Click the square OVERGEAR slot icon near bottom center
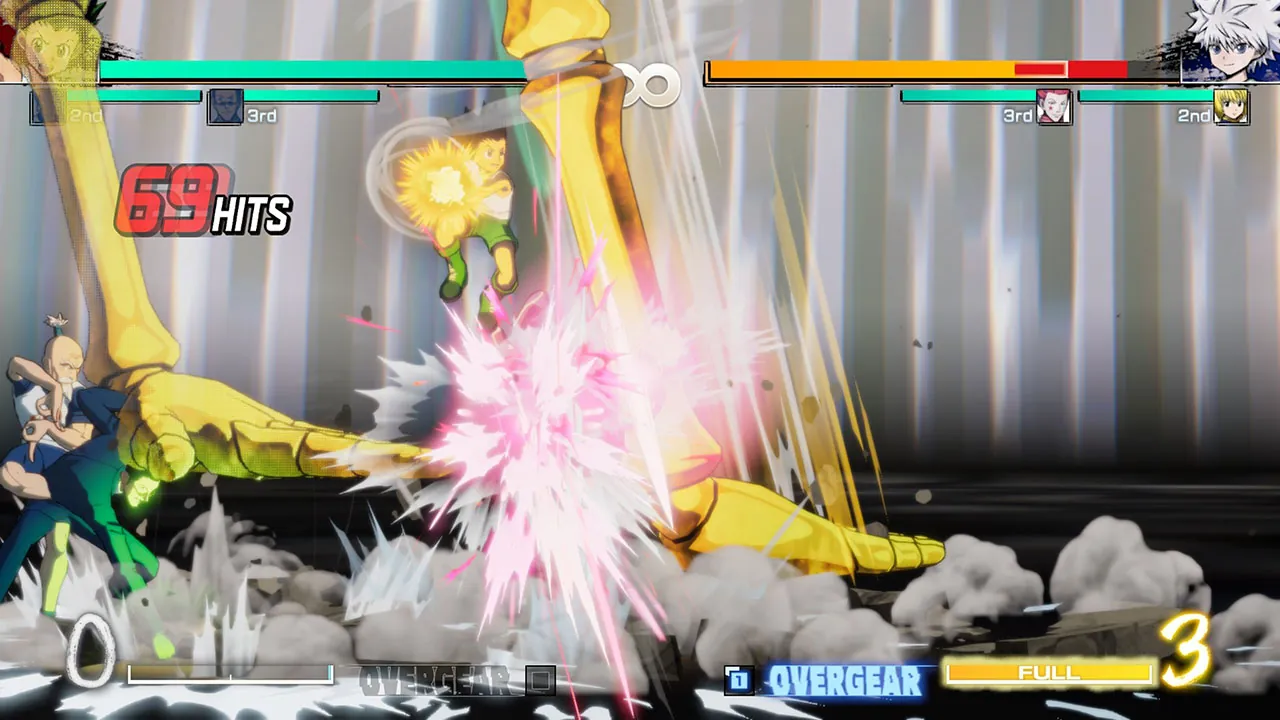The image size is (1280, 720). pyautogui.click(x=541, y=678)
